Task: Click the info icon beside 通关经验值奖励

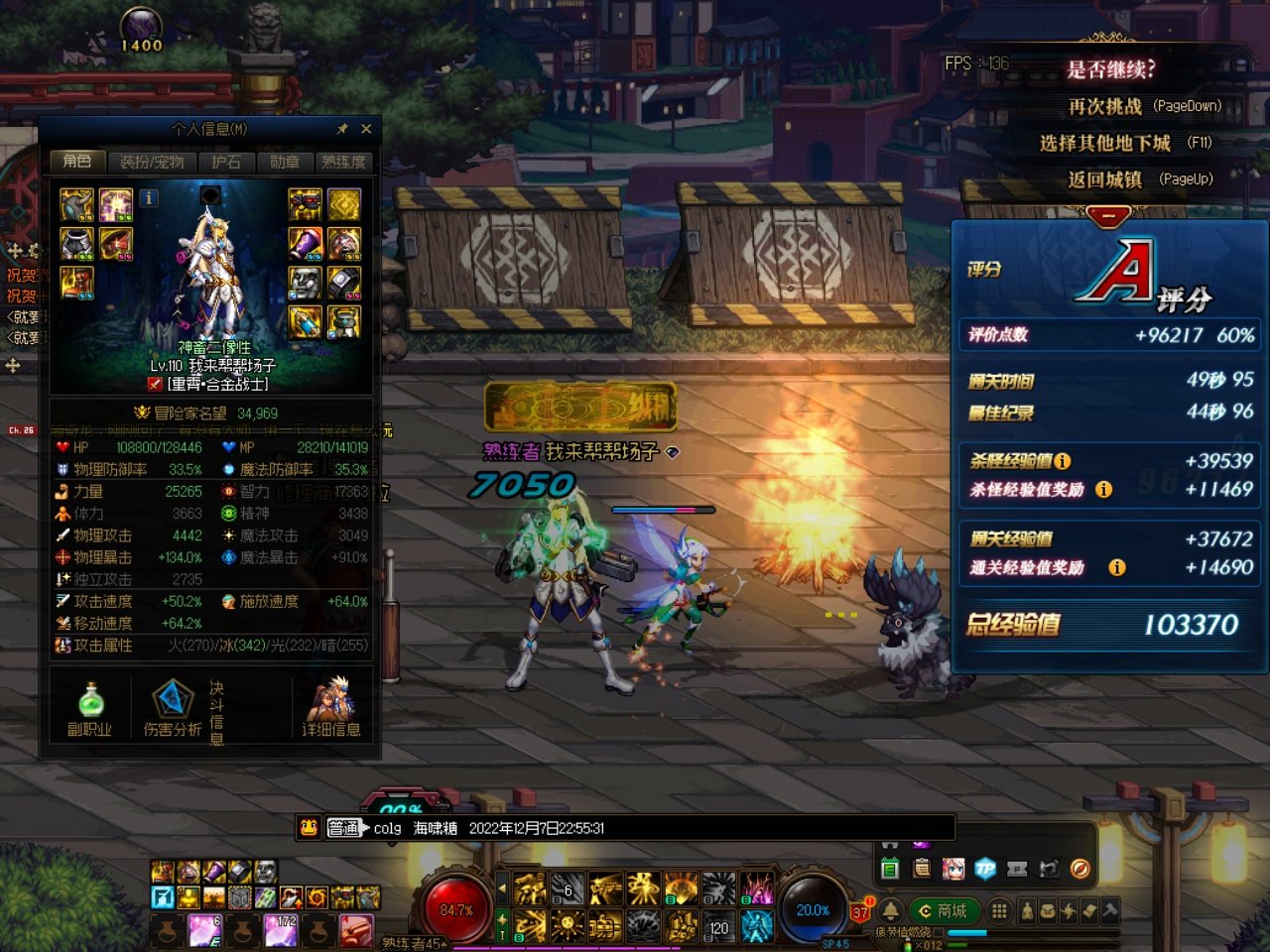Action: pos(1117,567)
